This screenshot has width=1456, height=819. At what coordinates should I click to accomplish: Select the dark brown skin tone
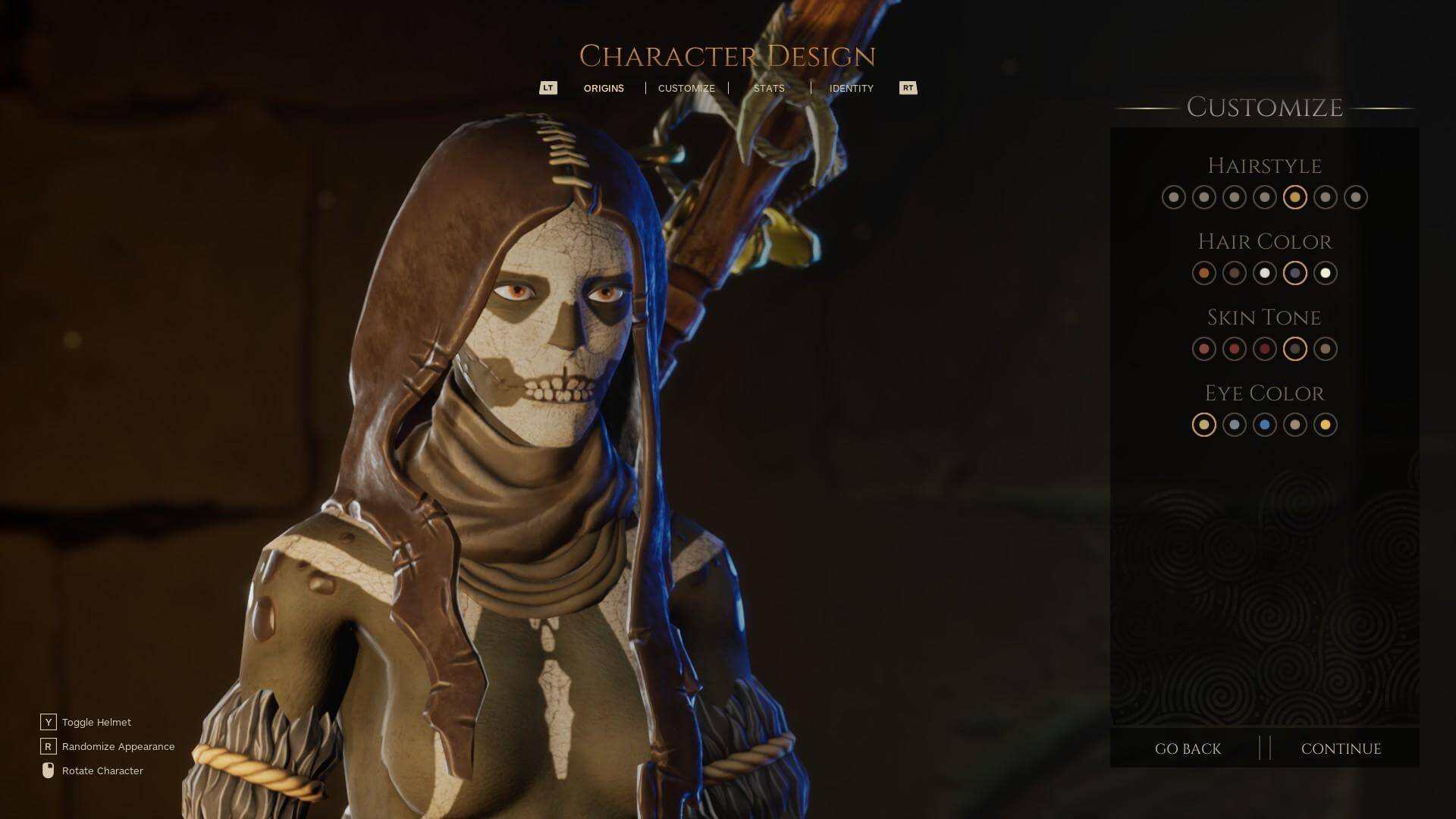click(1294, 349)
